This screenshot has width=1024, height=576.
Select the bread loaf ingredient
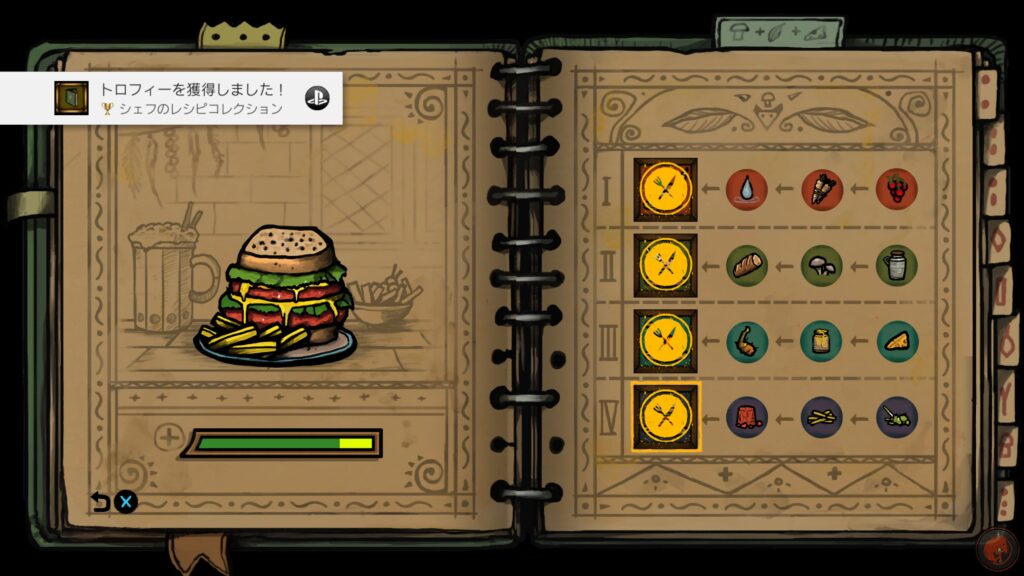click(x=747, y=266)
